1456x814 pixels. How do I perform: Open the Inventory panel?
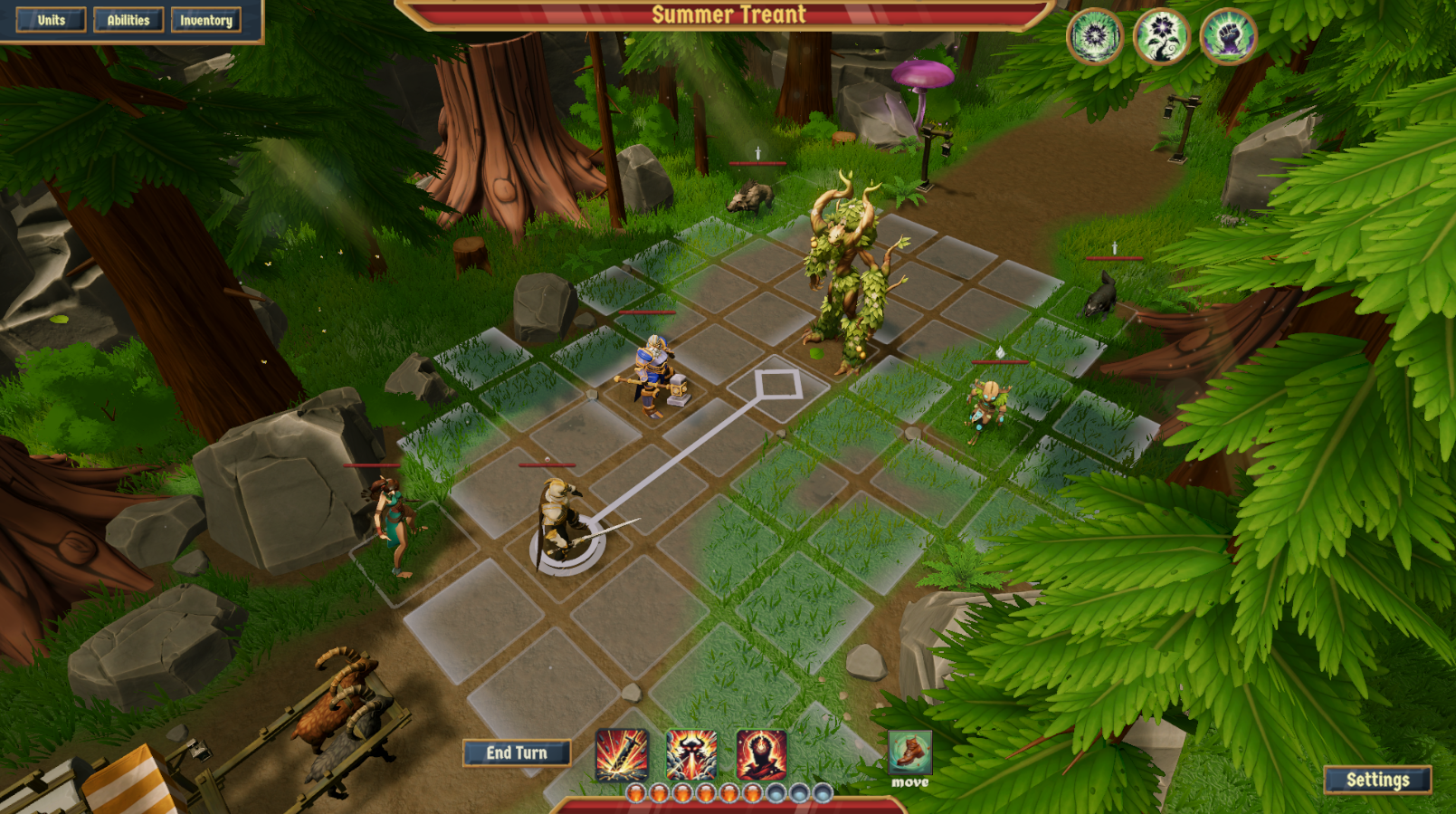point(206,20)
